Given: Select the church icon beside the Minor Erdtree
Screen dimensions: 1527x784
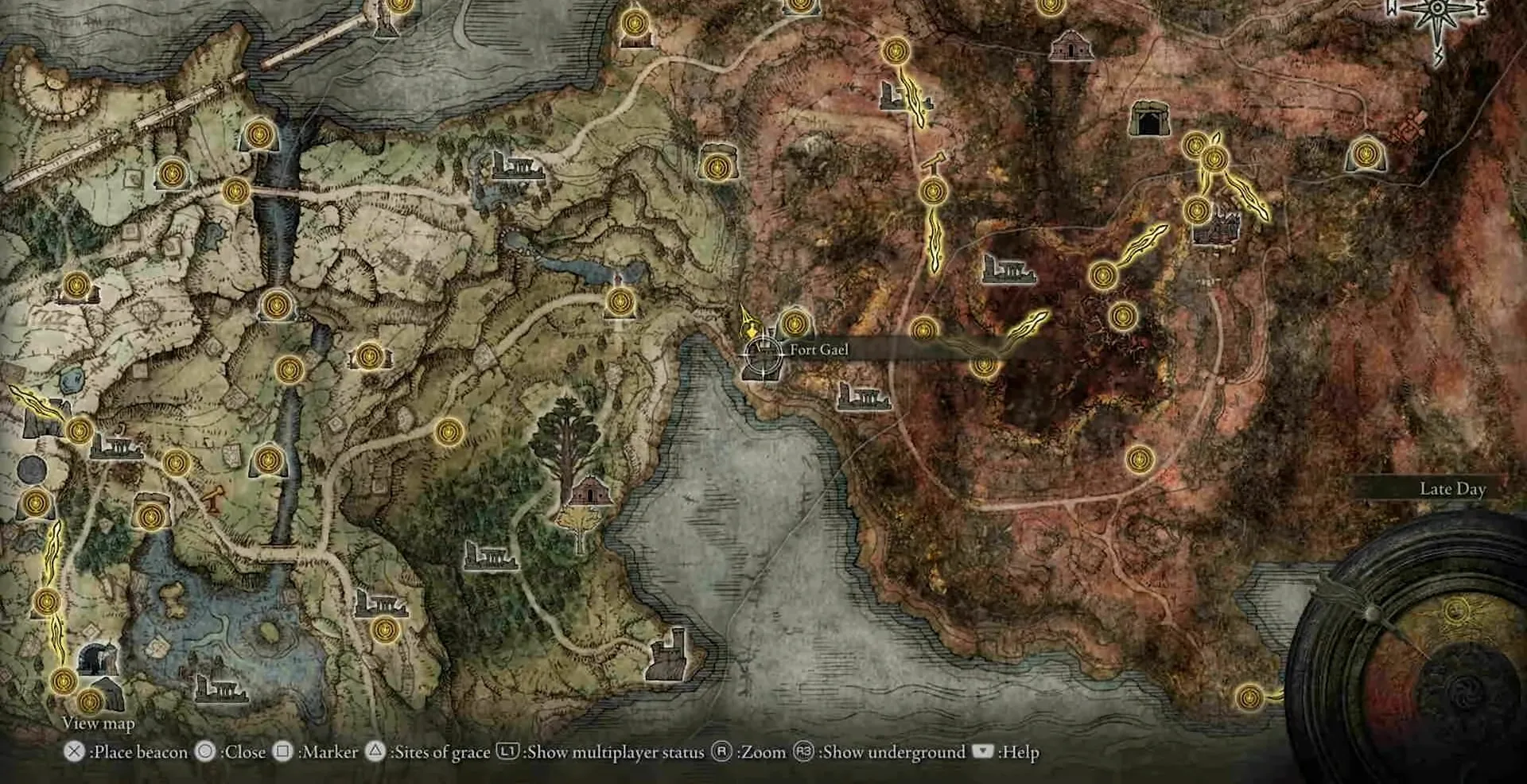Looking at the screenshot, I should click(589, 491).
